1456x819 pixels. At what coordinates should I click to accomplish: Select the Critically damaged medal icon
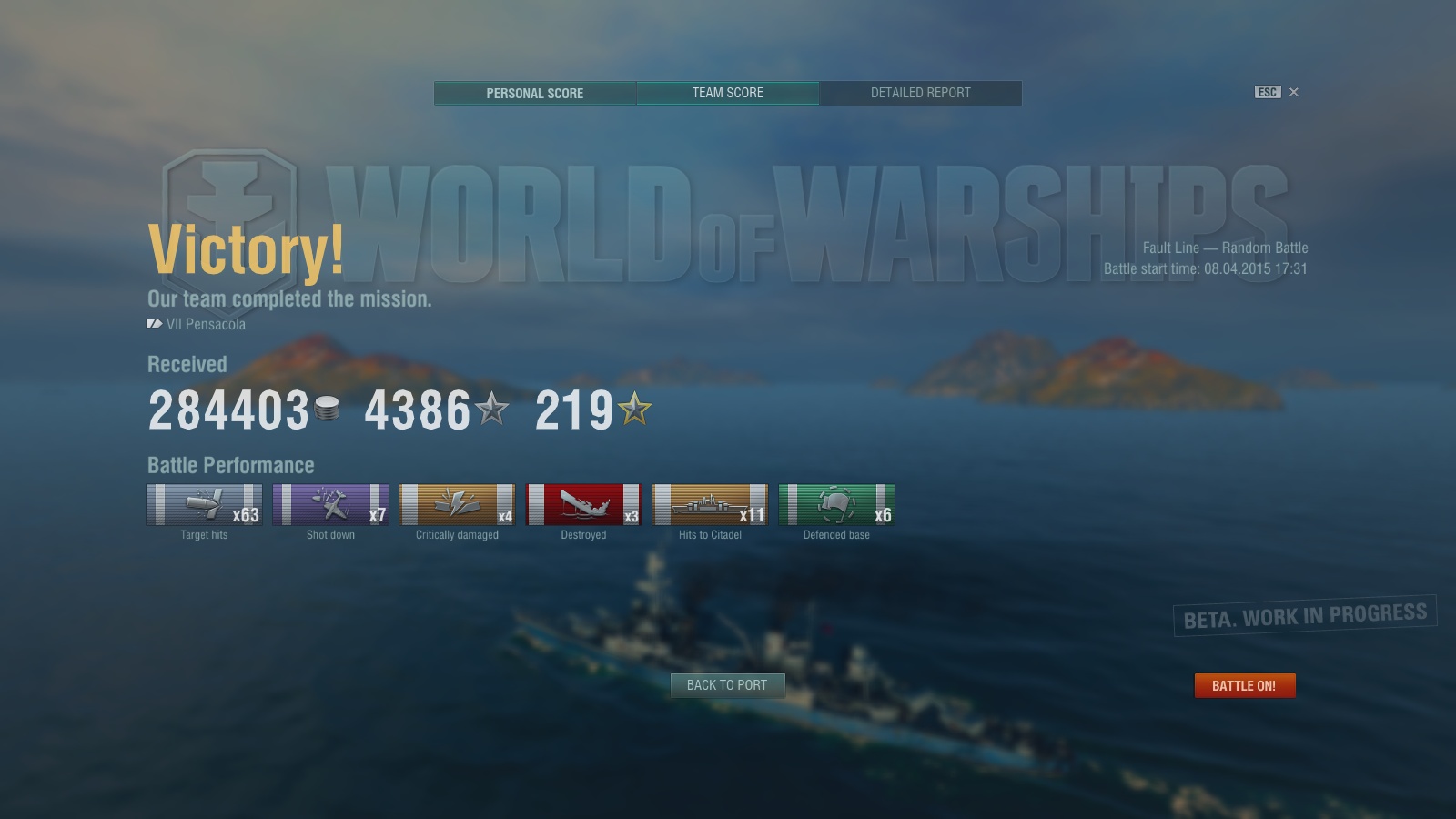click(457, 505)
